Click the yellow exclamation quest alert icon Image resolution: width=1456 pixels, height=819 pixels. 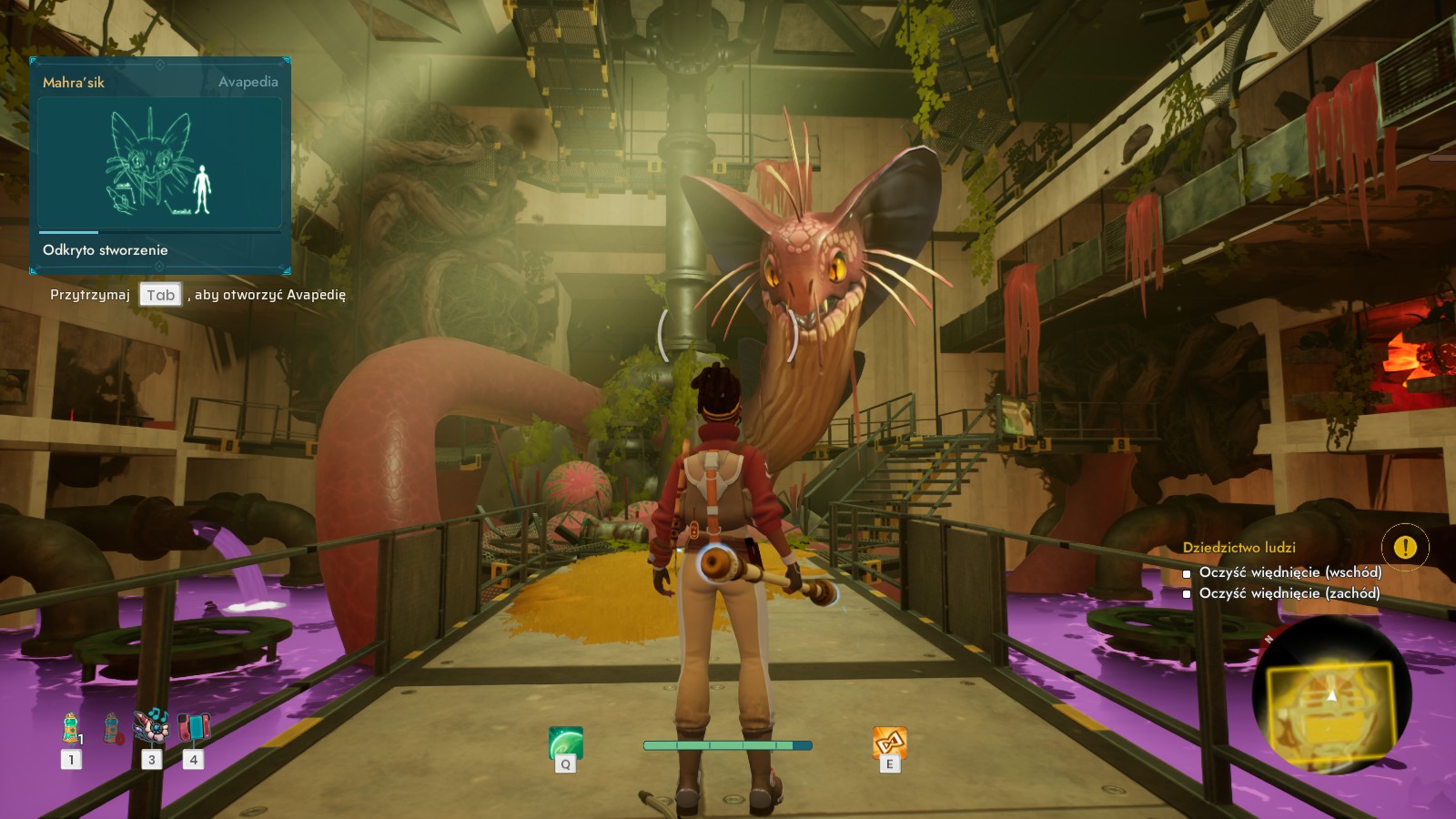tap(1404, 547)
